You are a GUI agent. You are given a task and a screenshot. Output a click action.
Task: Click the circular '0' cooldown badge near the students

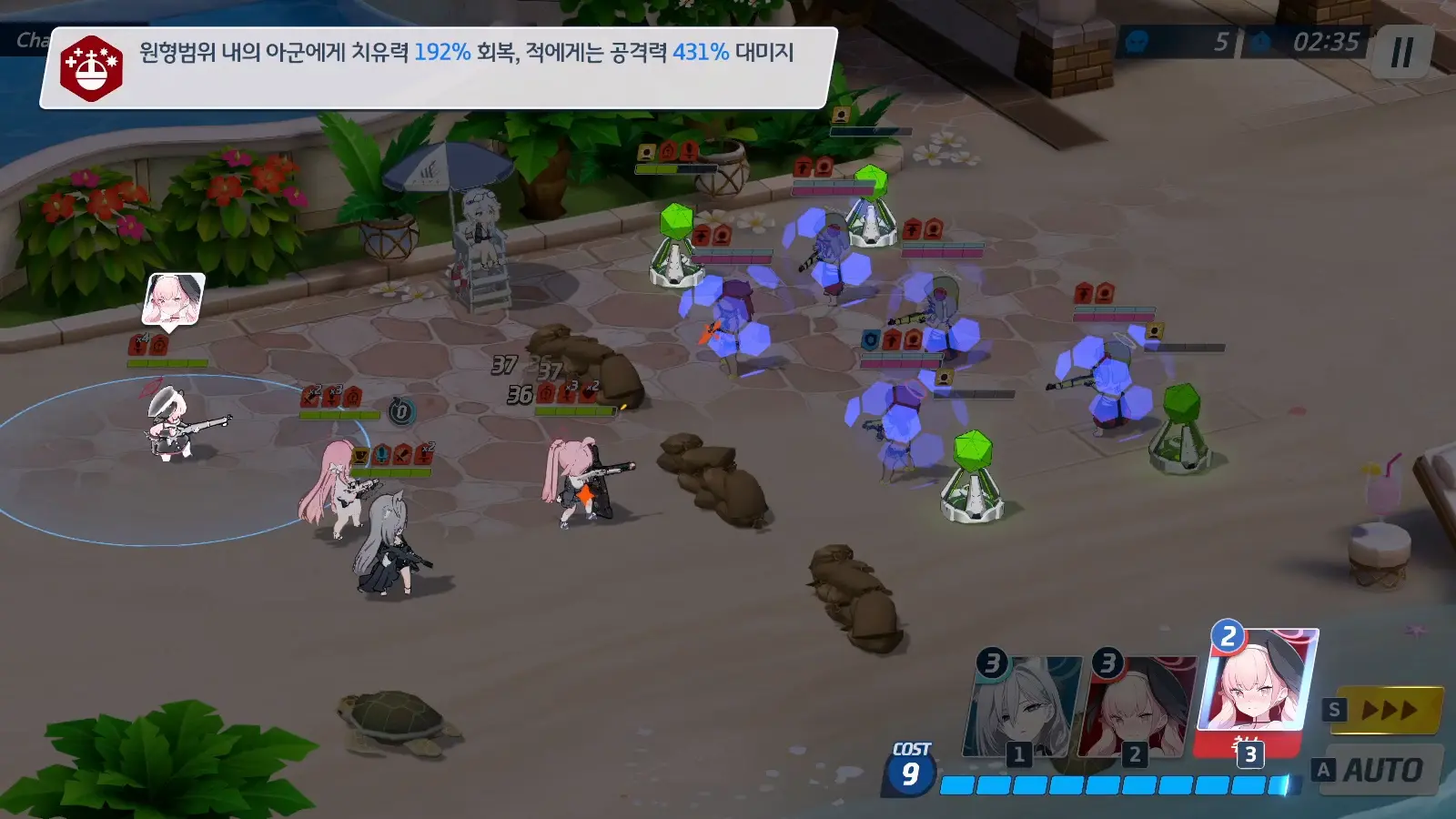click(400, 409)
